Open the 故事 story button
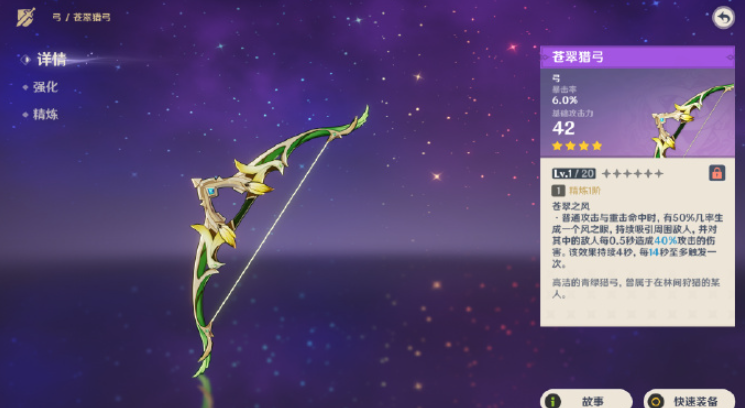745x408 pixels. (587, 400)
